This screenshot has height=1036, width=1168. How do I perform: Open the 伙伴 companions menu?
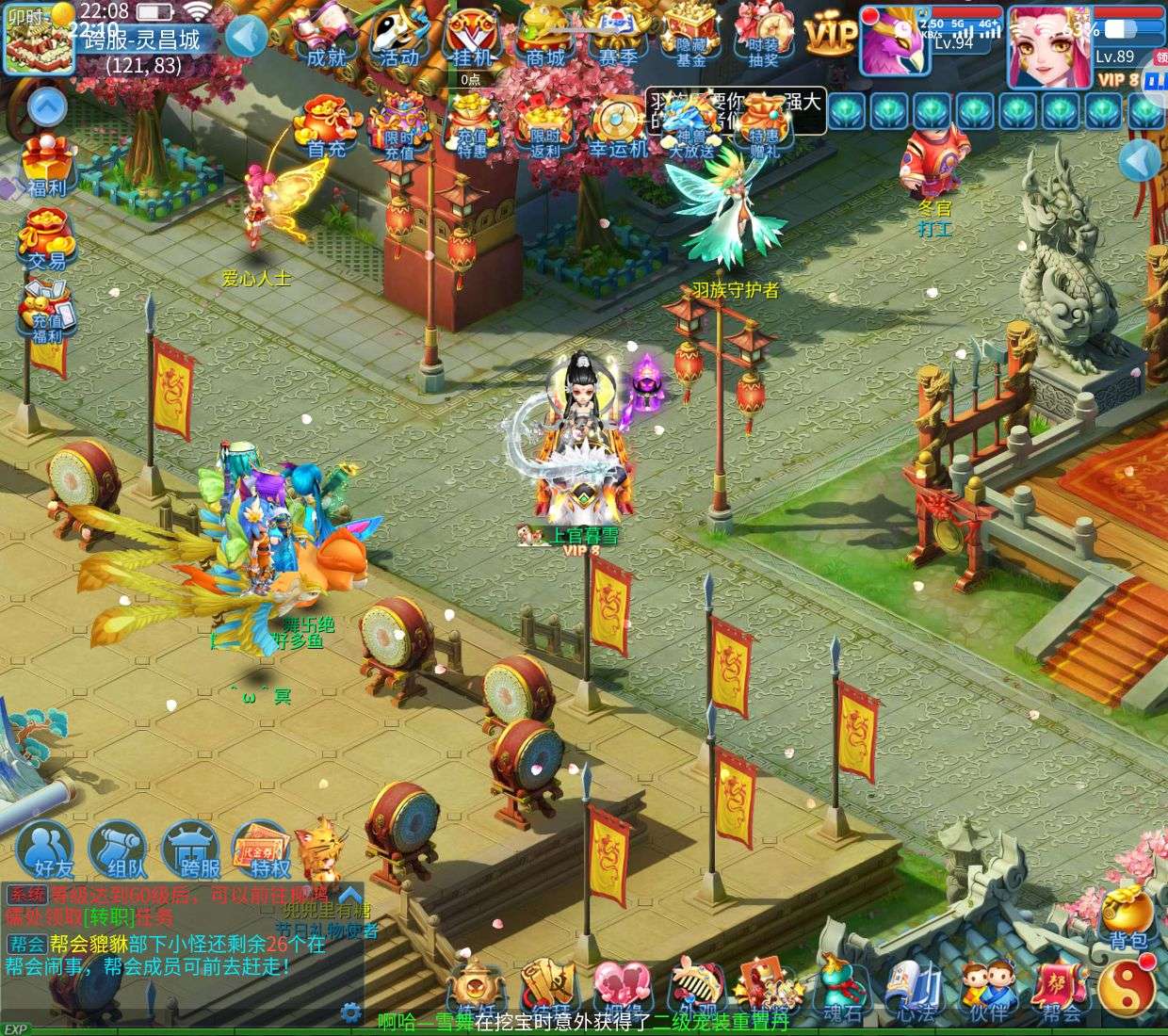tap(986, 994)
